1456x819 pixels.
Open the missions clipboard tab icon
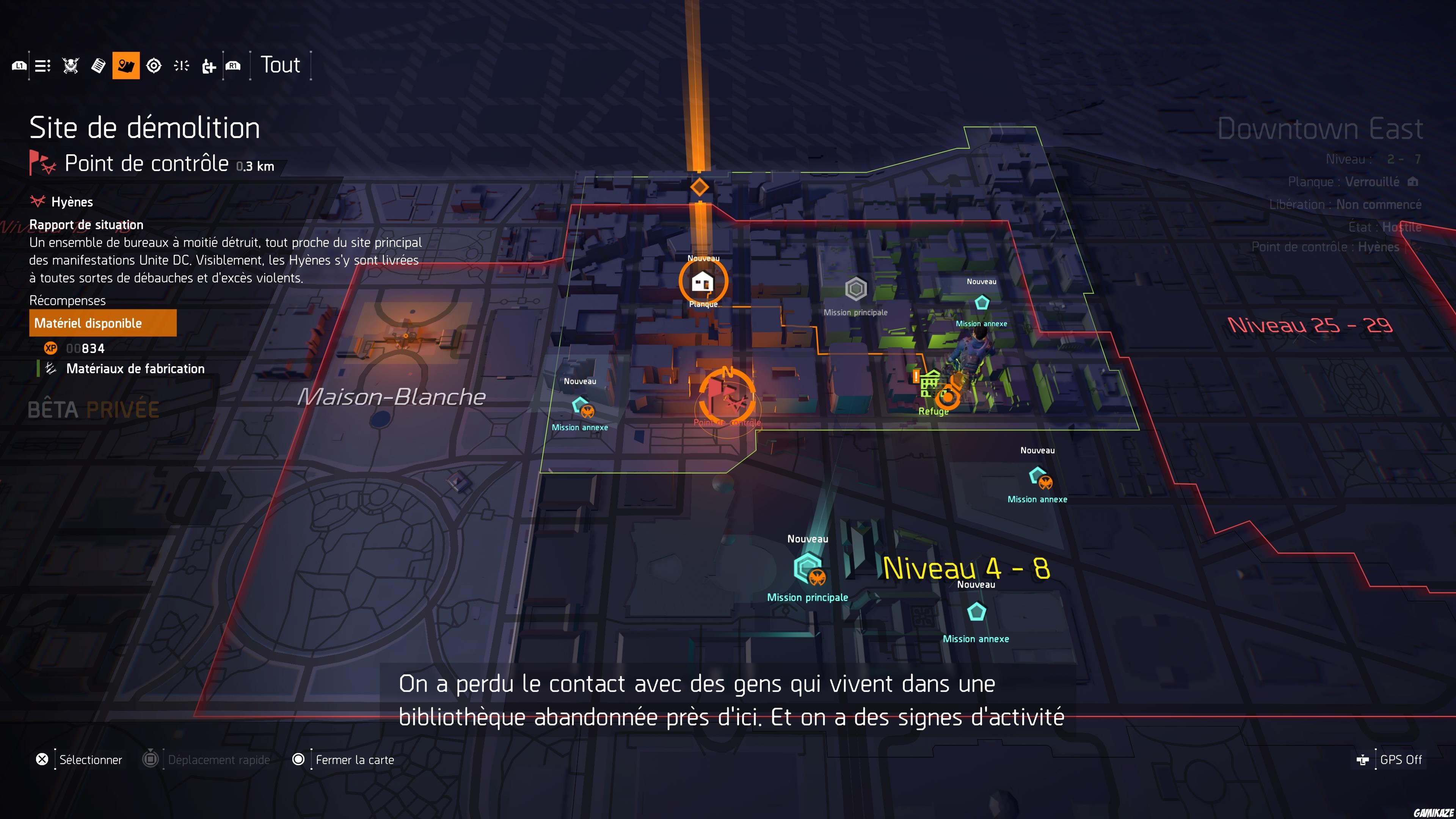pos(98,65)
